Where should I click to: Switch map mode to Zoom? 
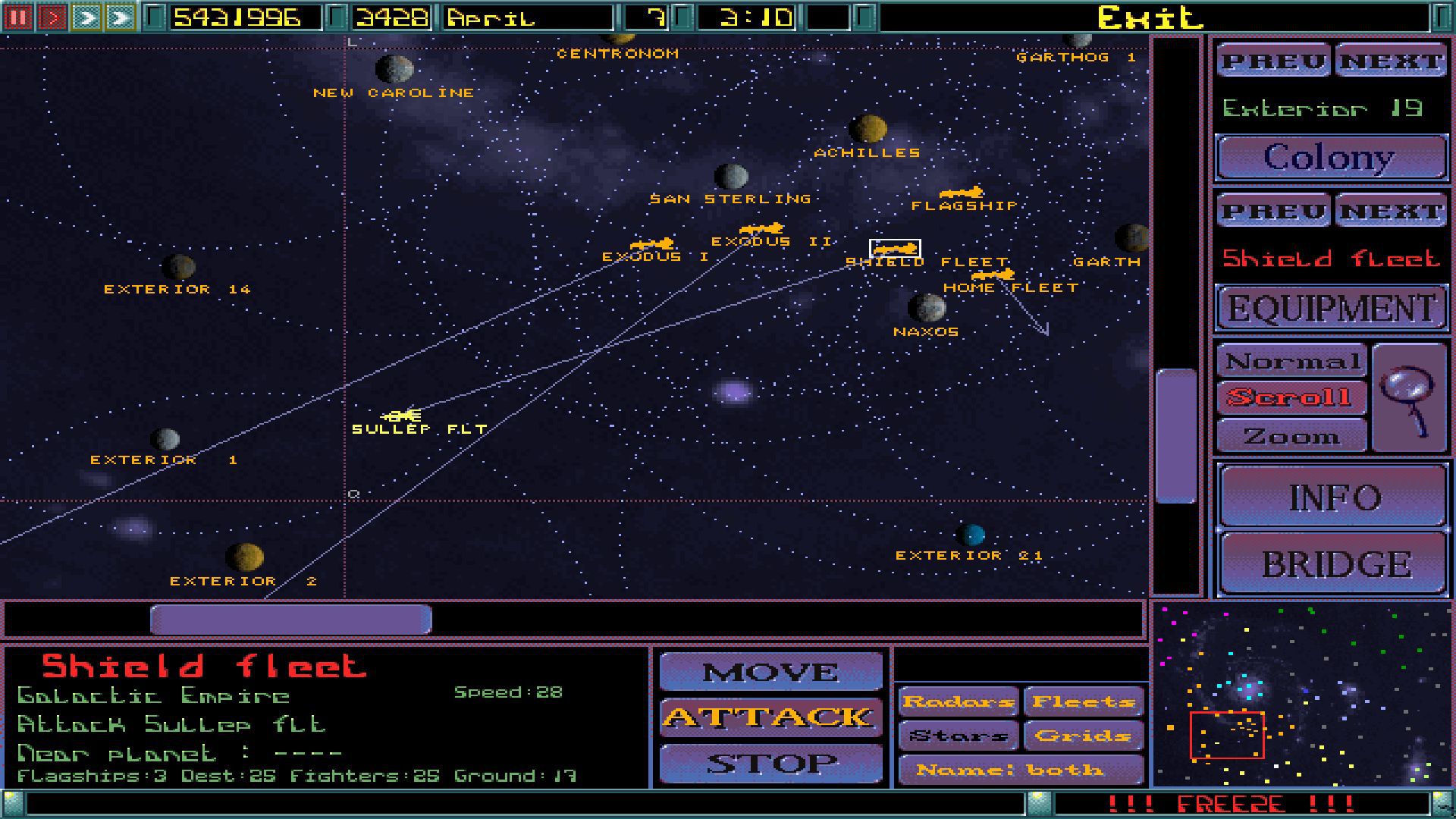click(1291, 435)
